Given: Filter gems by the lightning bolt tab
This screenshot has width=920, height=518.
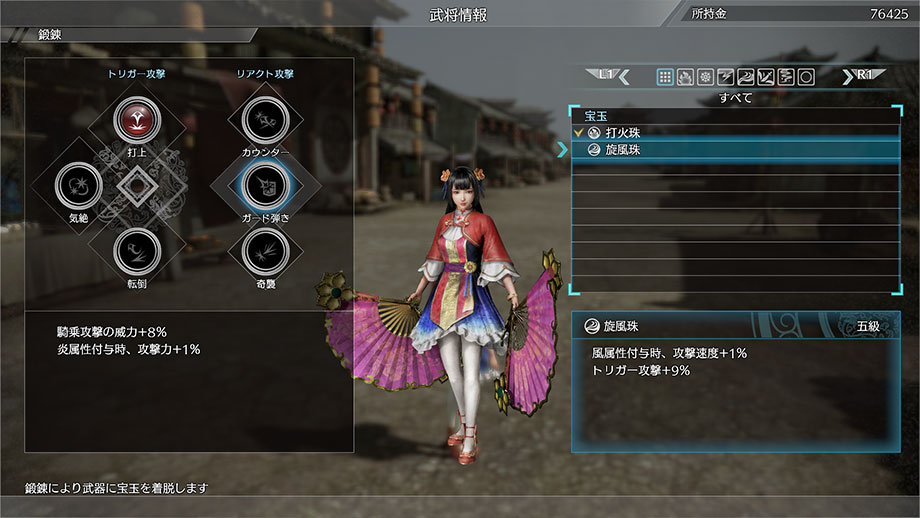Looking at the screenshot, I should tap(725, 76).
